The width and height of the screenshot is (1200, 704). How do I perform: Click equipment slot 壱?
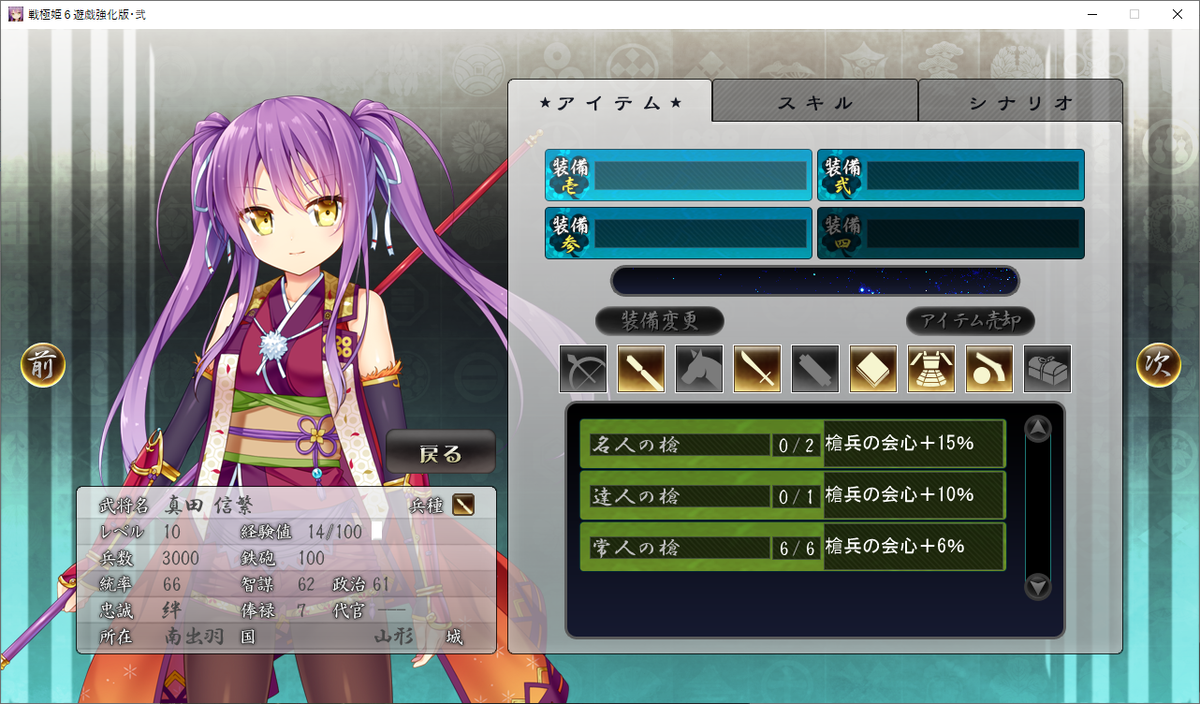679,176
